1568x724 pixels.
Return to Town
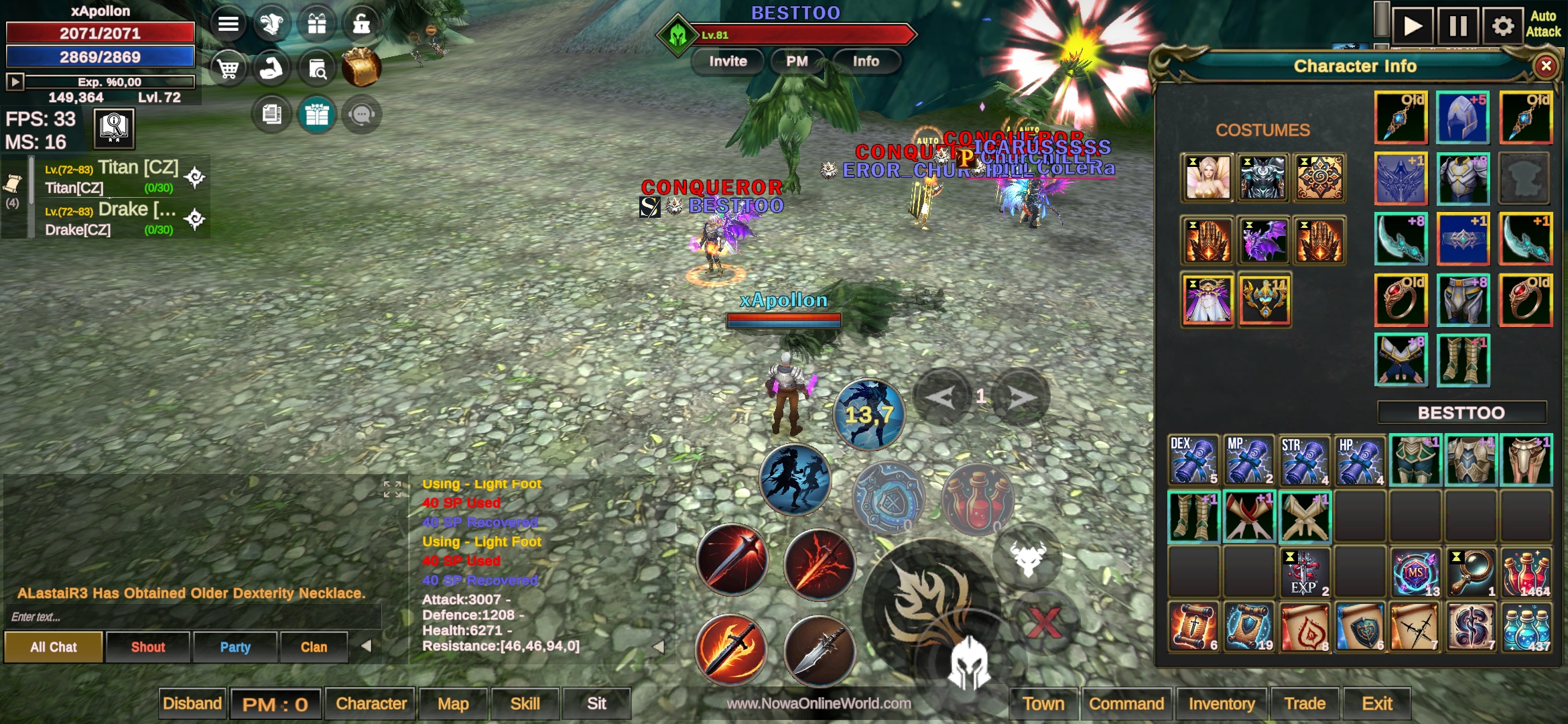(1043, 703)
